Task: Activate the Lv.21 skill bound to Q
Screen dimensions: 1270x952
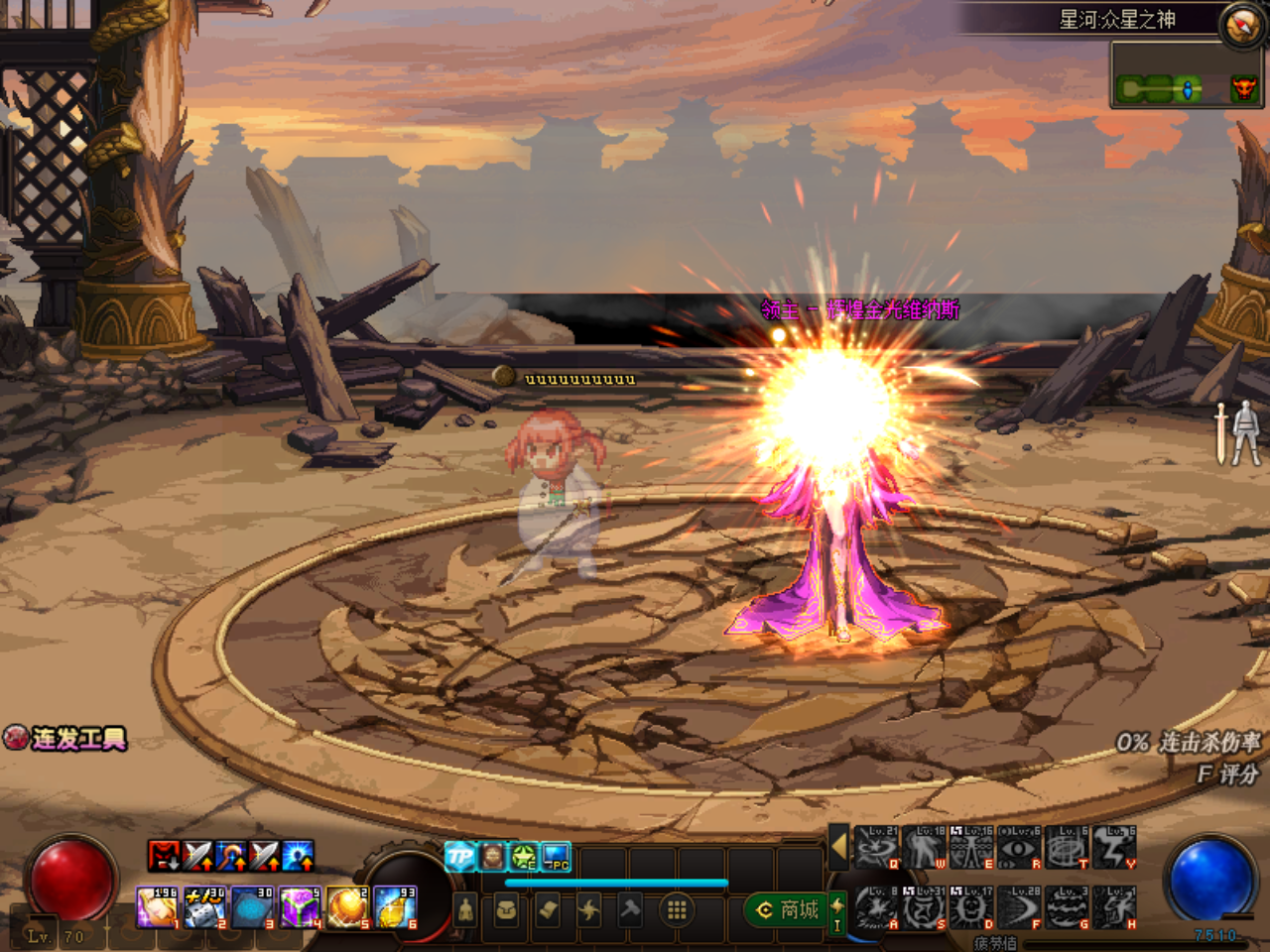Action: tap(876, 847)
